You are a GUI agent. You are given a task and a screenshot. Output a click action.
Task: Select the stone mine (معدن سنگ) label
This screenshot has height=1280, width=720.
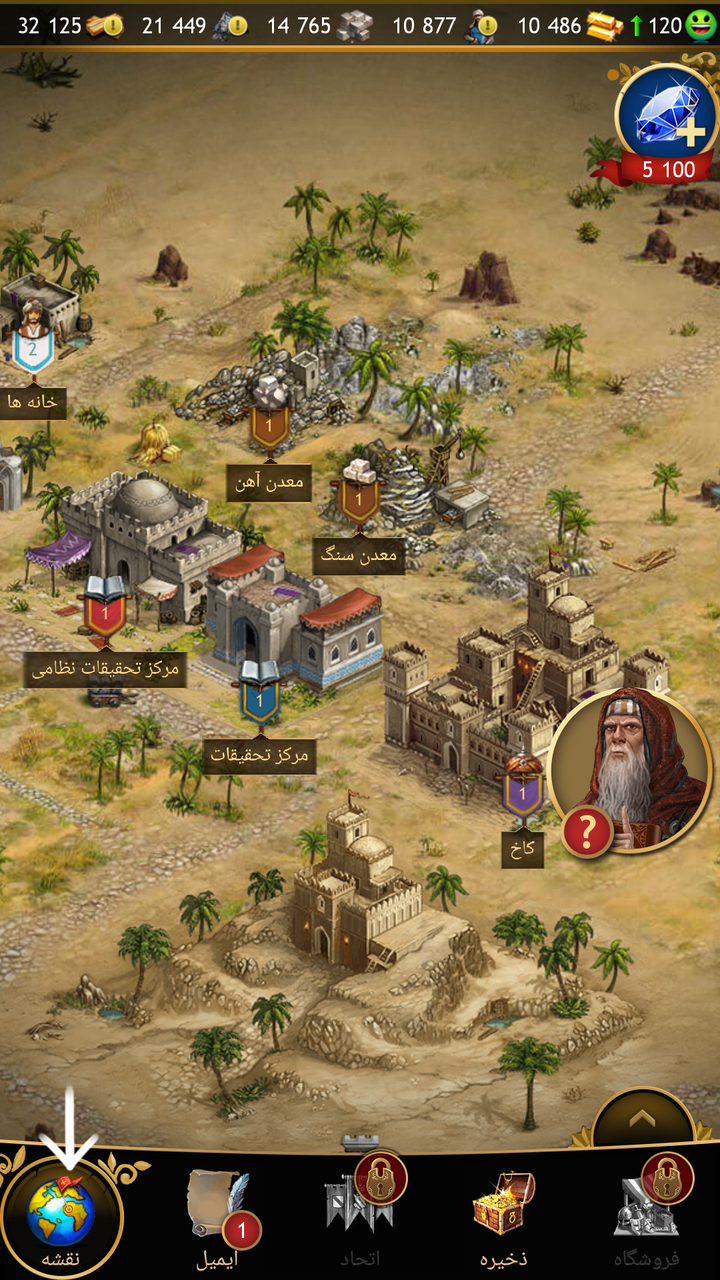(359, 555)
